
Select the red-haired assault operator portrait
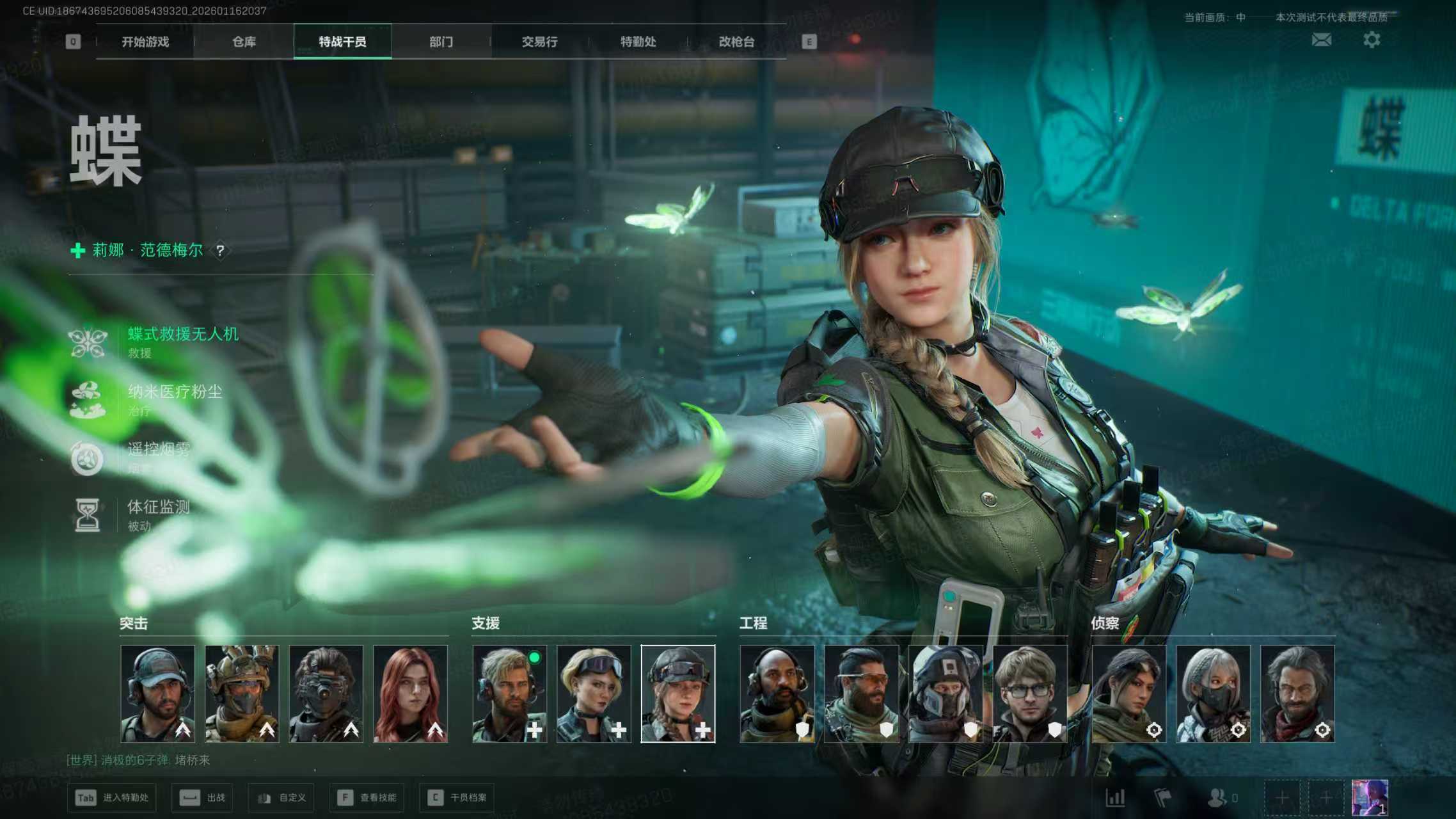[410, 694]
